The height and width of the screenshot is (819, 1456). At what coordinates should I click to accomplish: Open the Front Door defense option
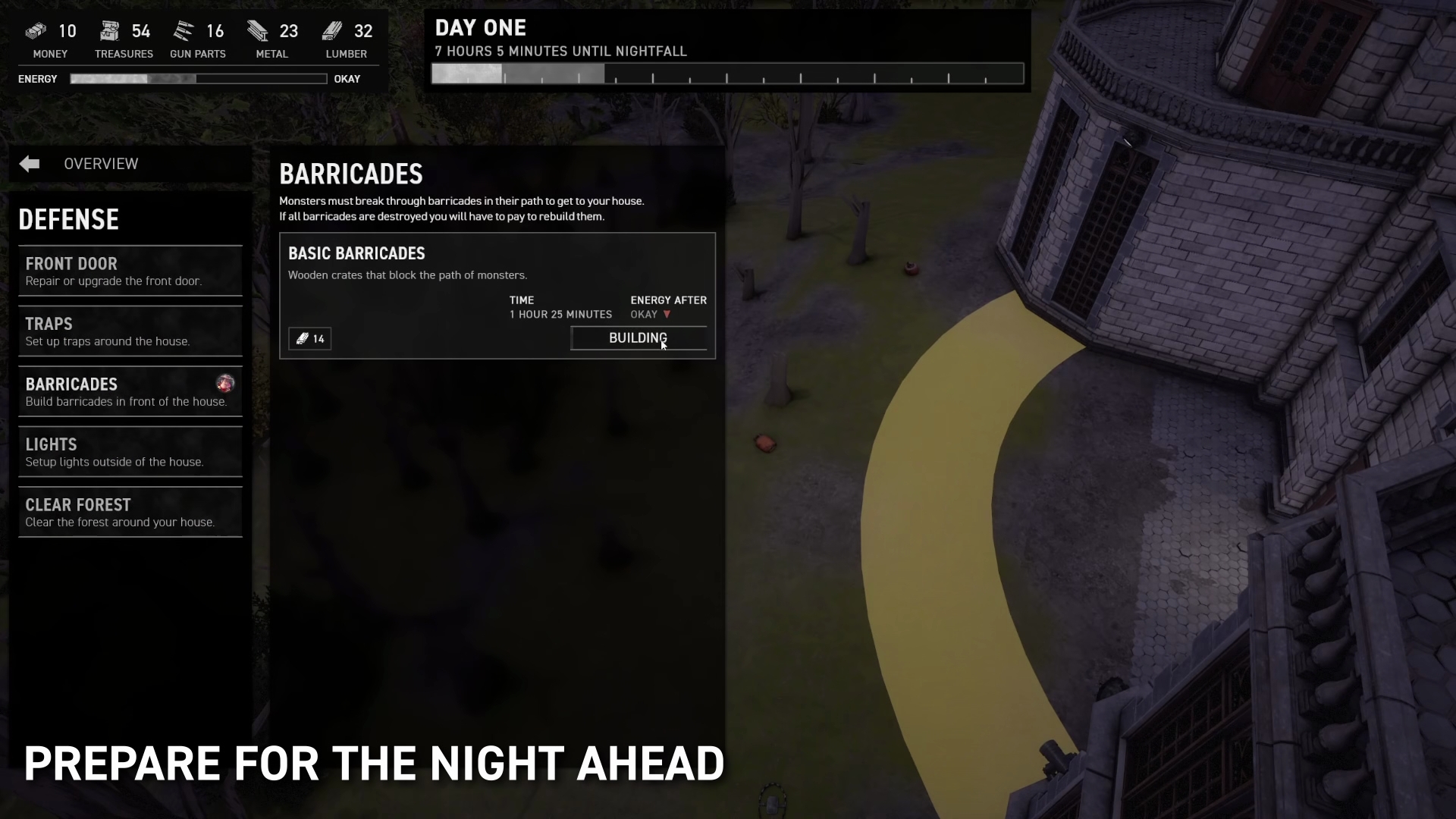click(x=130, y=271)
